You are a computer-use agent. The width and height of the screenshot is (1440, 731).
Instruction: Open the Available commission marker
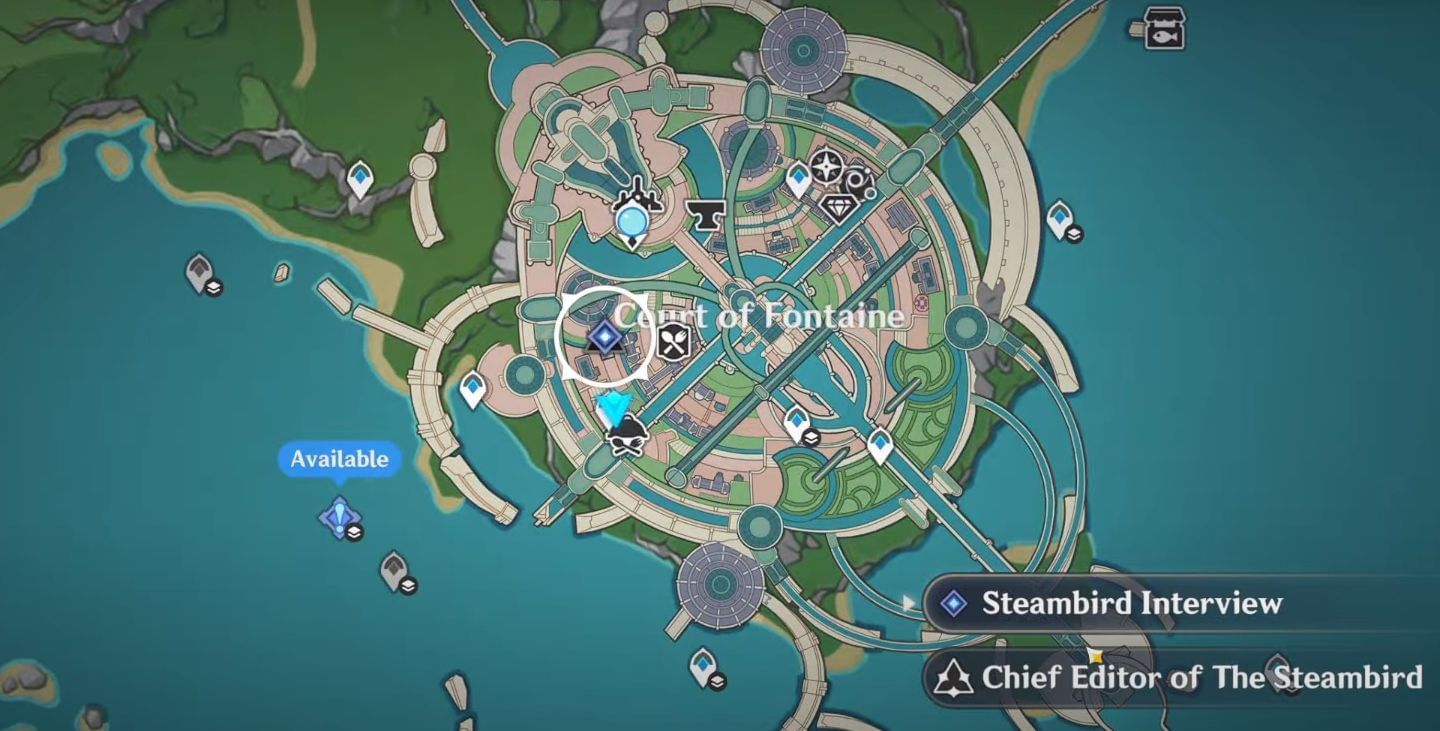tap(339, 517)
